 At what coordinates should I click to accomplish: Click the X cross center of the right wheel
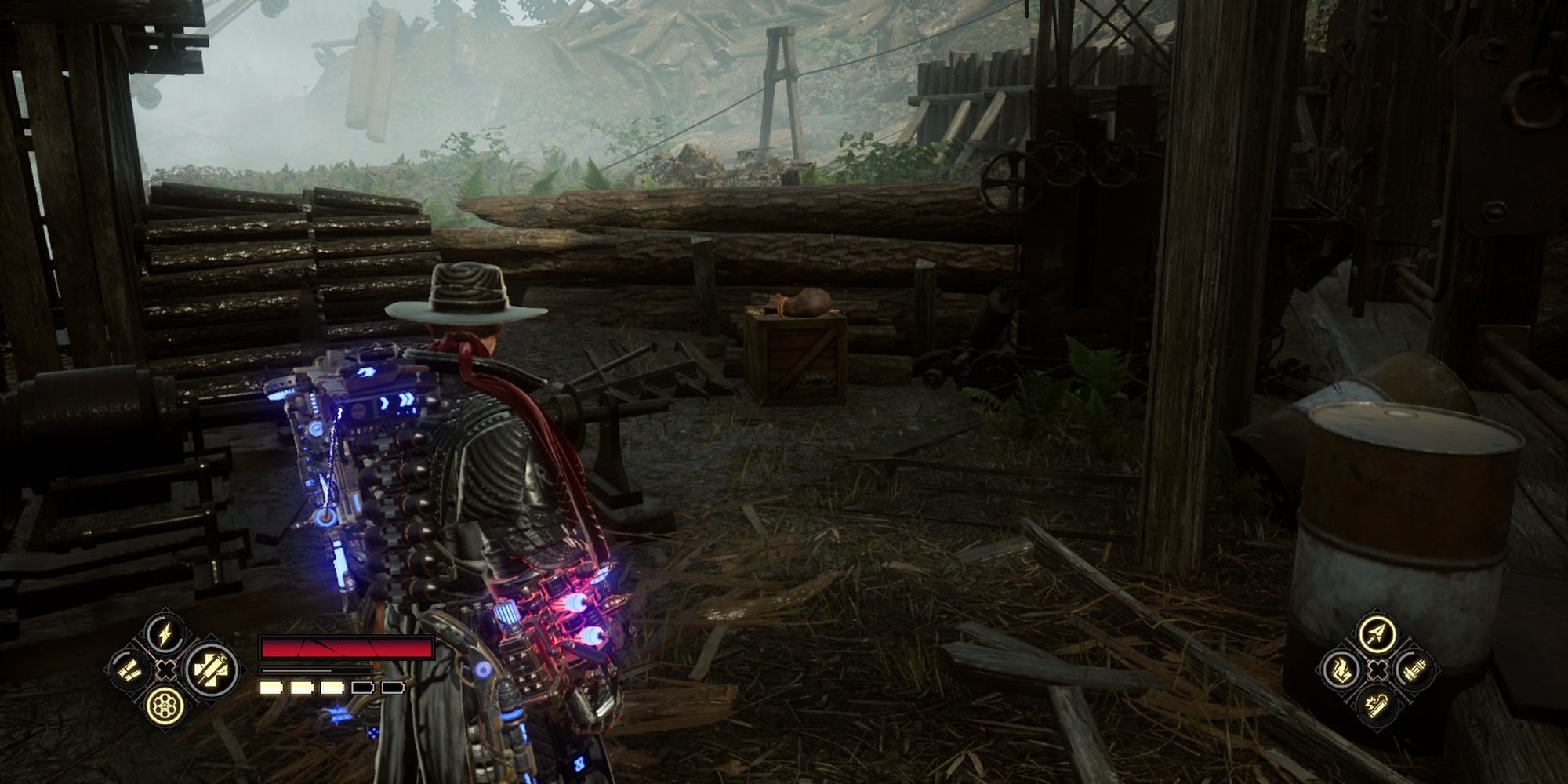coord(1377,668)
